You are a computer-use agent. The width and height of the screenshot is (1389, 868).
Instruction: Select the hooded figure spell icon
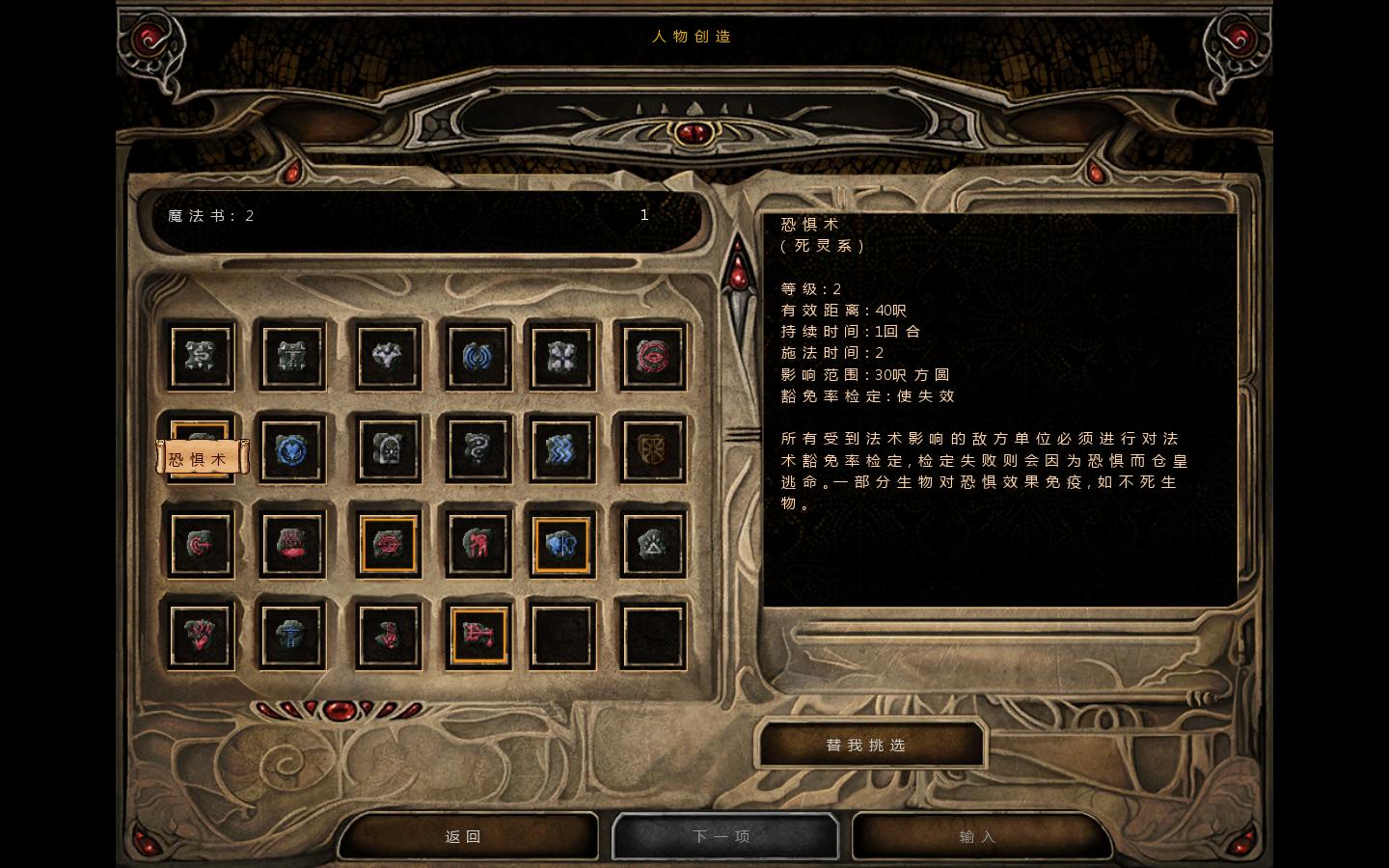[387, 450]
